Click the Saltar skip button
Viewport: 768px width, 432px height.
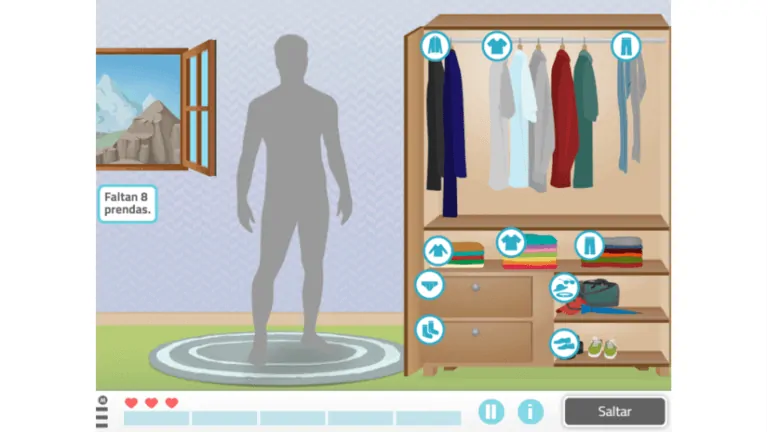pyautogui.click(x=614, y=411)
